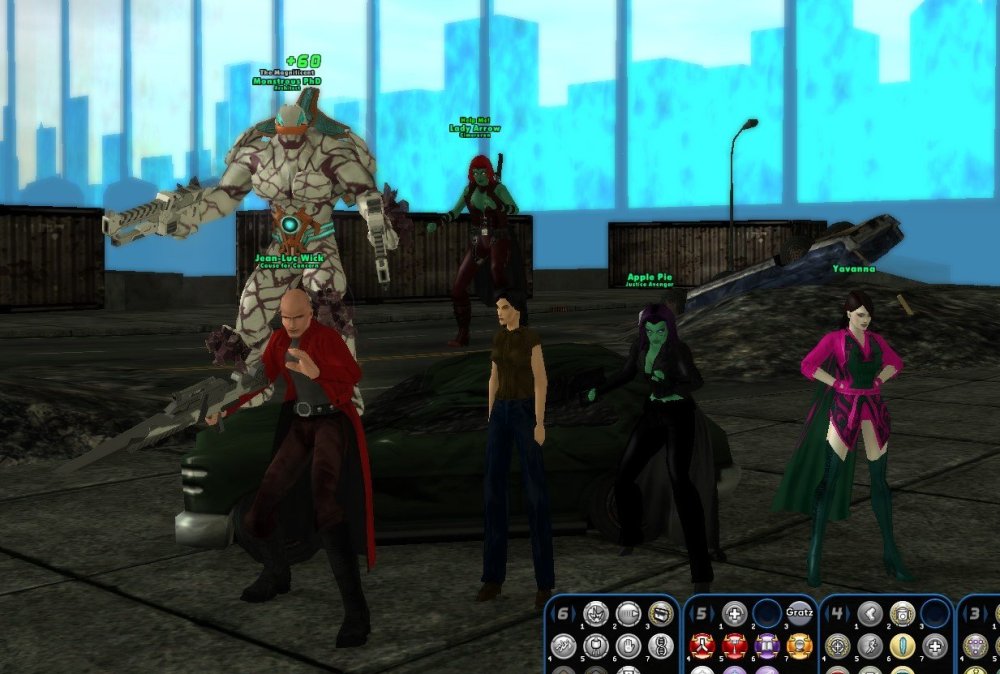Activate the first red inspiration in tray 5
The height and width of the screenshot is (674, 1000).
(702, 646)
